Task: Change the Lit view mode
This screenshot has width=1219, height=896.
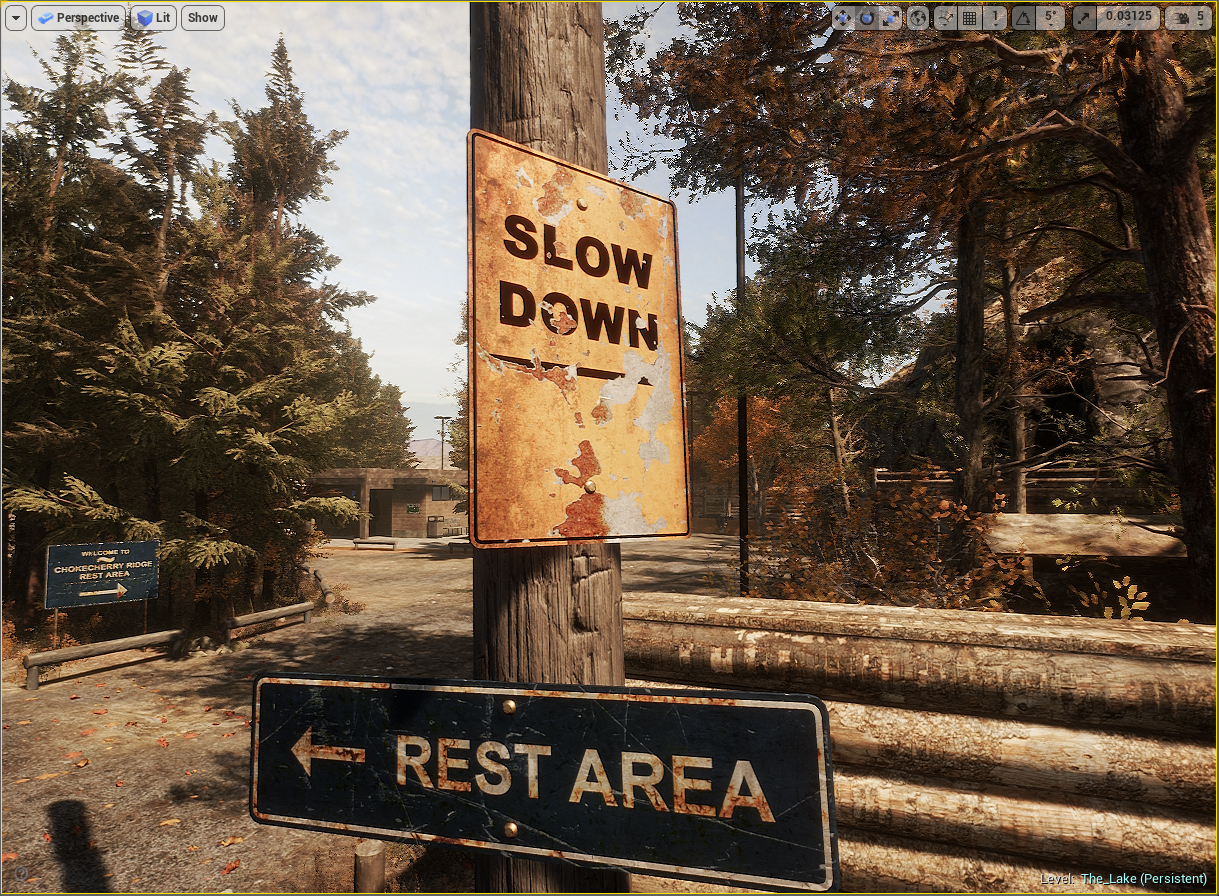Action: (153, 18)
